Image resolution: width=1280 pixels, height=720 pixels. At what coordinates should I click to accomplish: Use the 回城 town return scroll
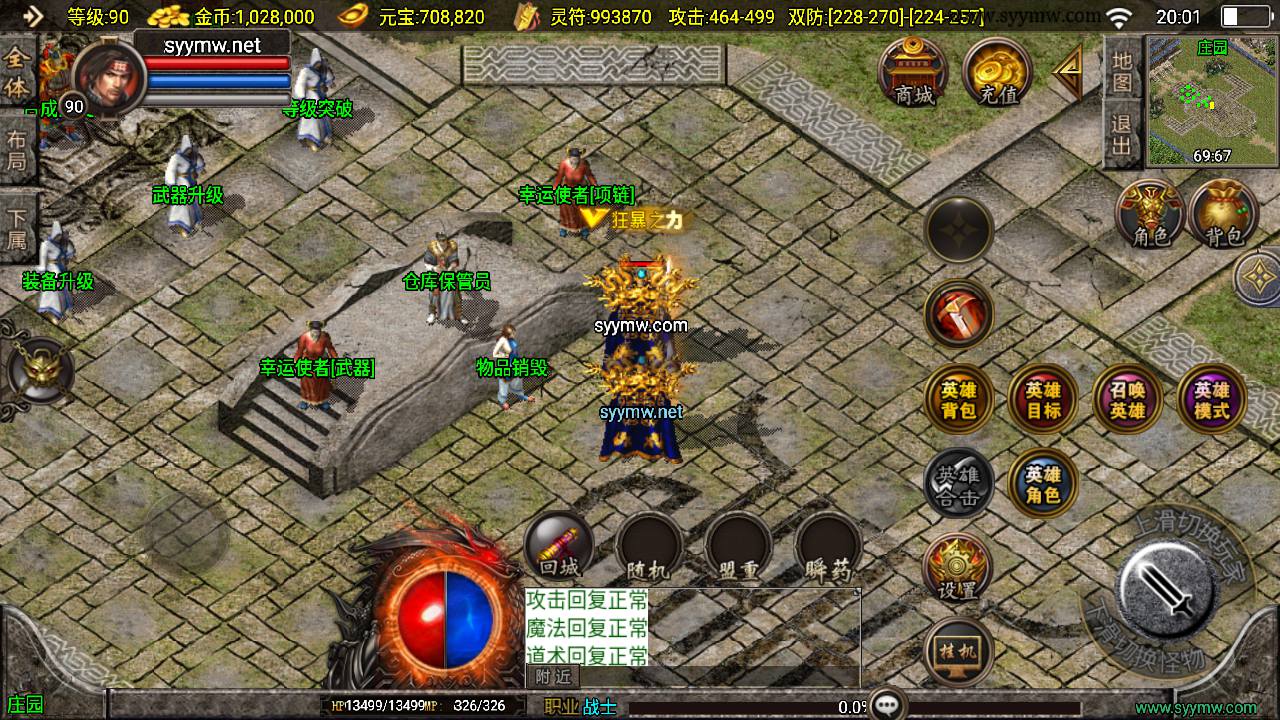pyautogui.click(x=559, y=546)
